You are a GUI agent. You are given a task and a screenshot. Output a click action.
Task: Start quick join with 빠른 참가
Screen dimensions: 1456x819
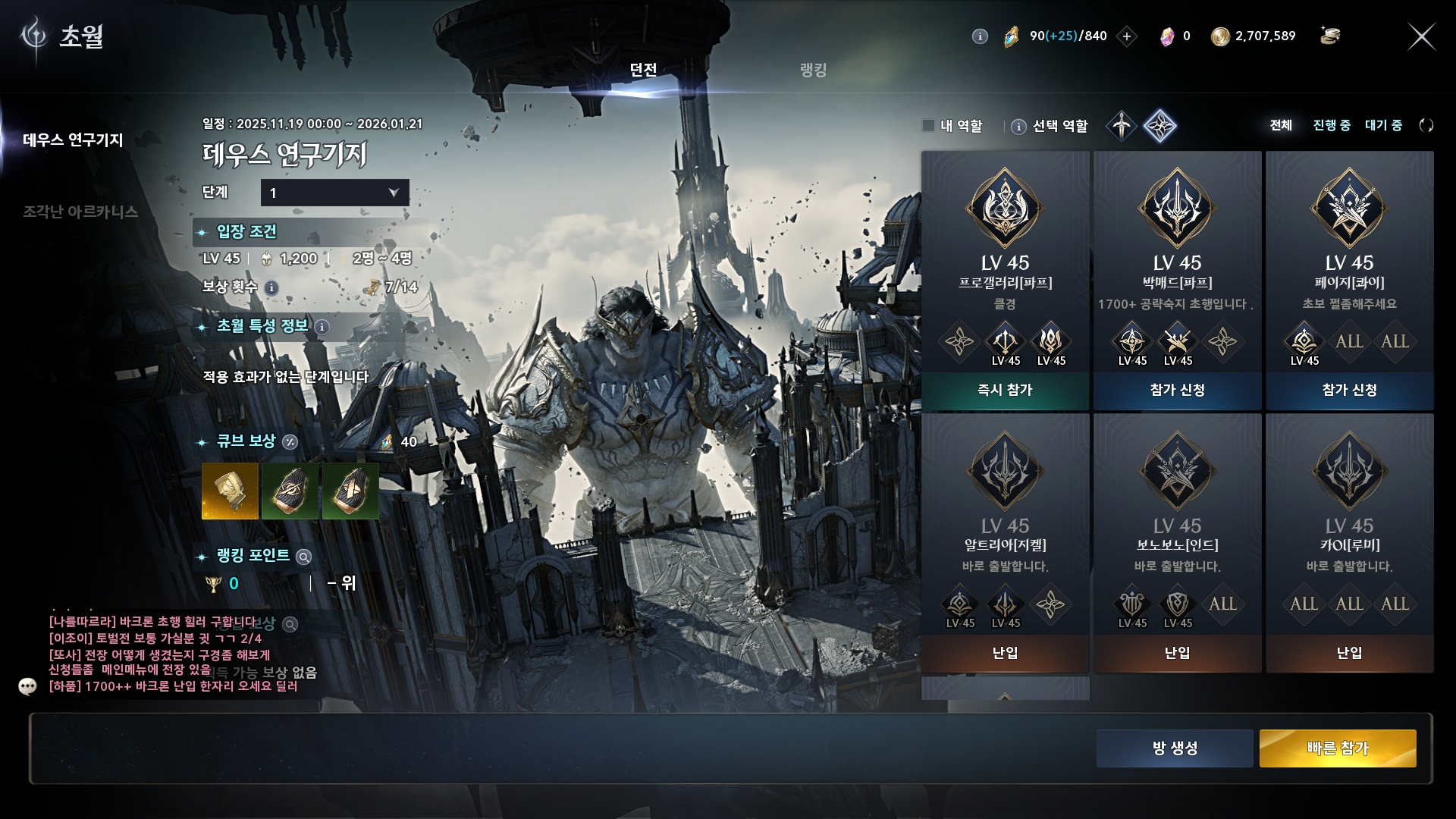click(1338, 748)
